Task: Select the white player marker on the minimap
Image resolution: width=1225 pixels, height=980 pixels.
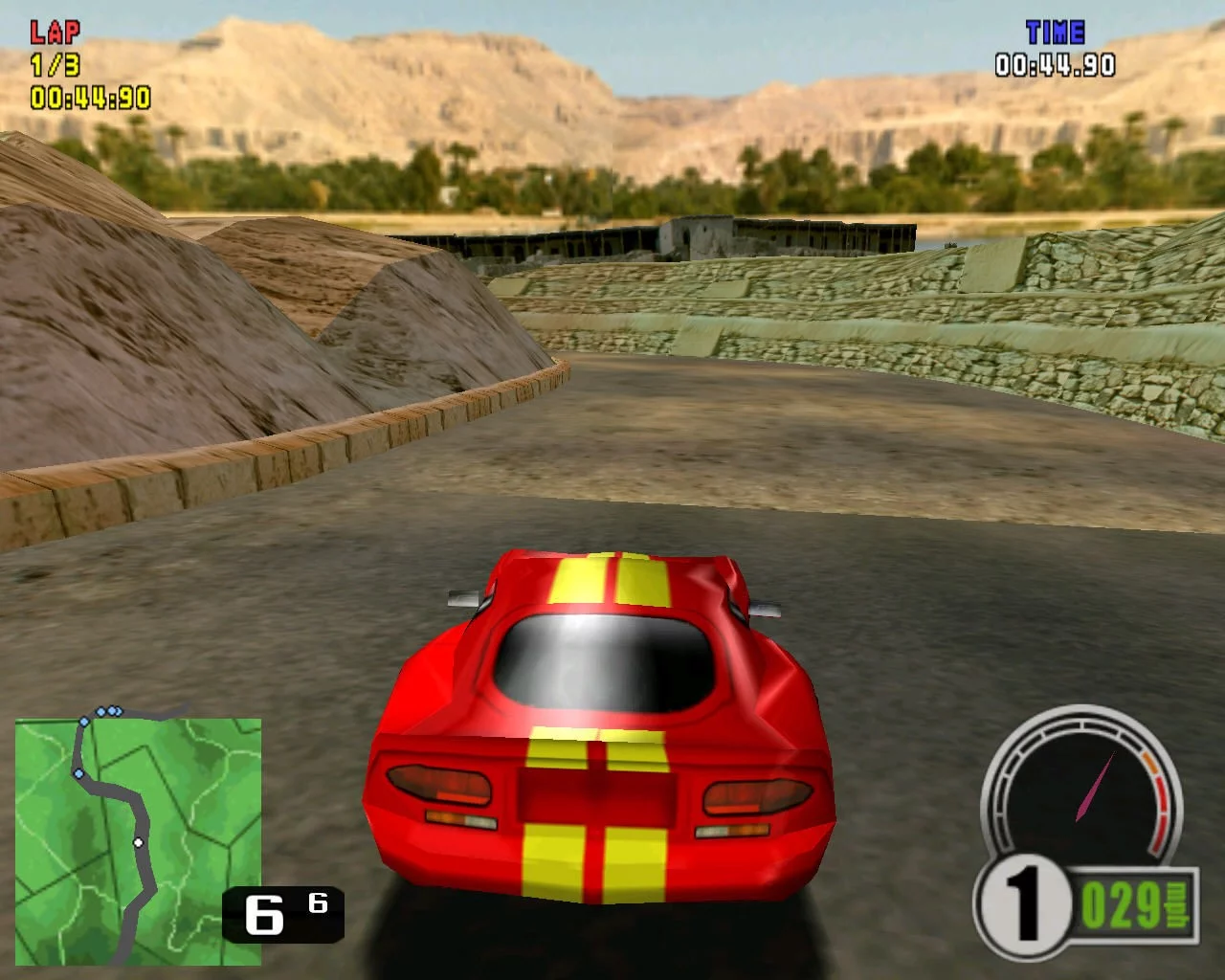Action: click(x=139, y=842)
